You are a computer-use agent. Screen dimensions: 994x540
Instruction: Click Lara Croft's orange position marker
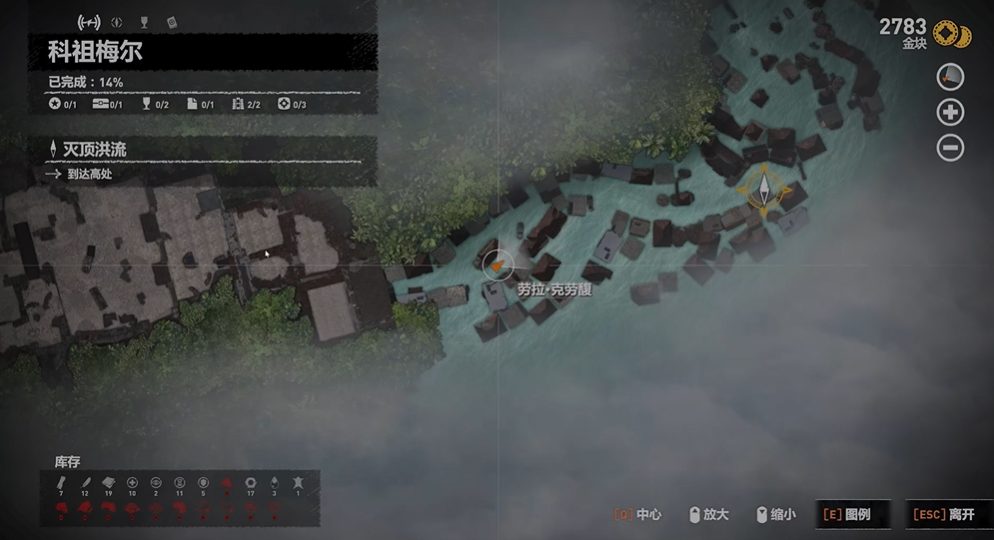pyautogui.click(x=497, y=265)
